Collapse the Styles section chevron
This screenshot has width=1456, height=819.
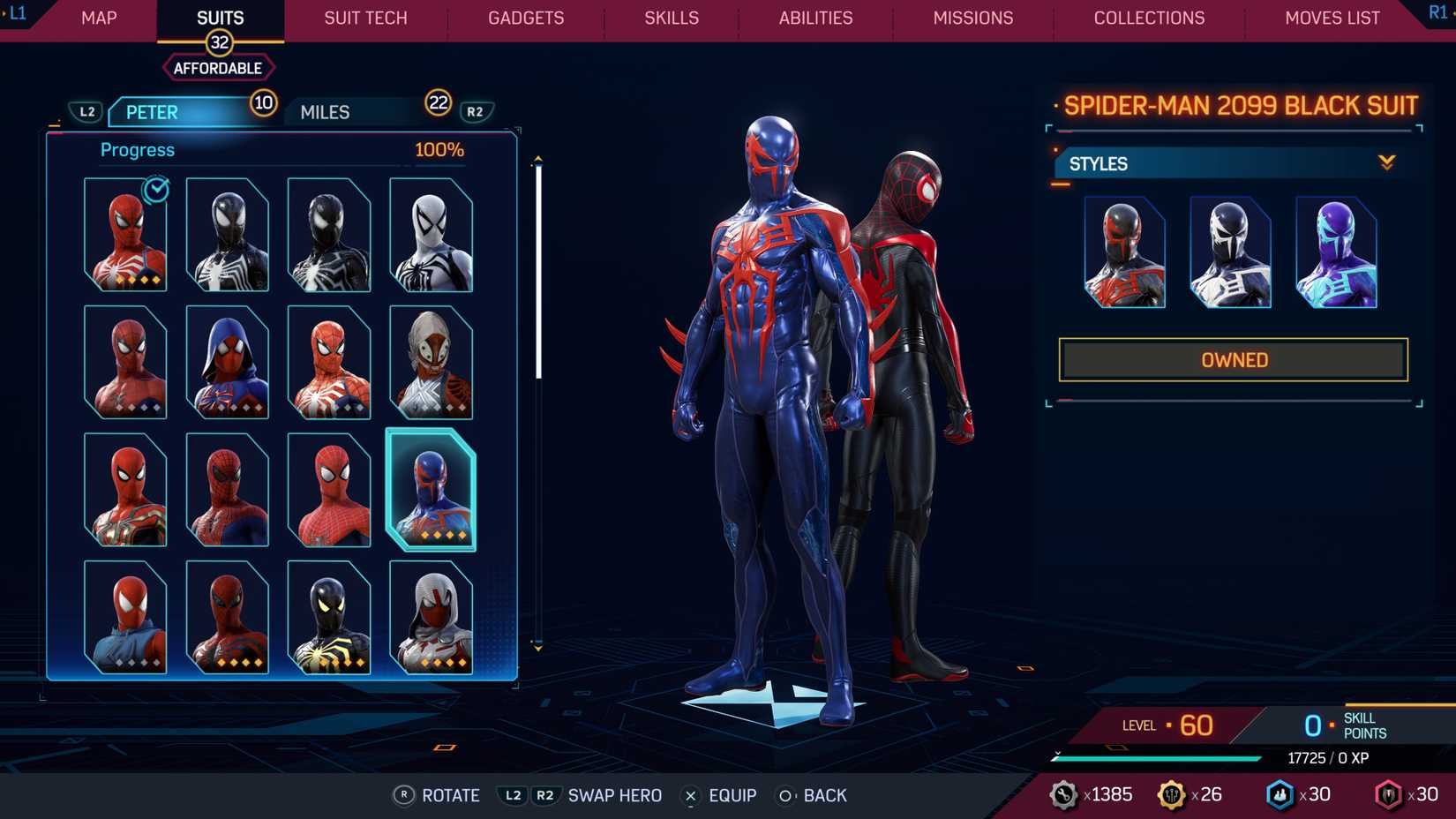point(1387,162)
